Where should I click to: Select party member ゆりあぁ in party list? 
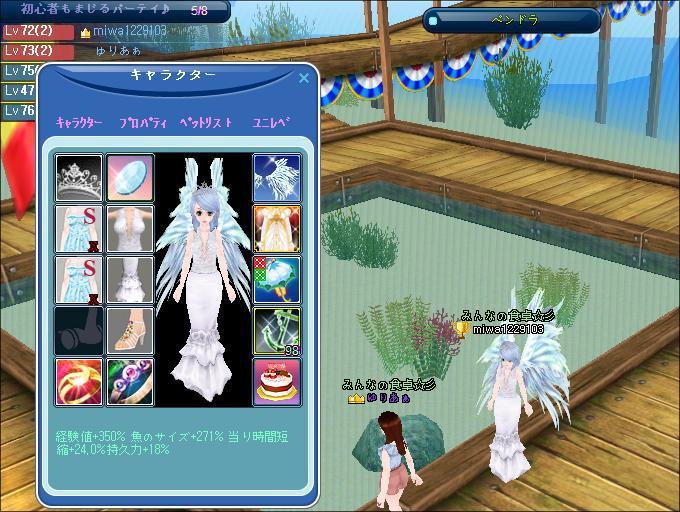(118, 50)
